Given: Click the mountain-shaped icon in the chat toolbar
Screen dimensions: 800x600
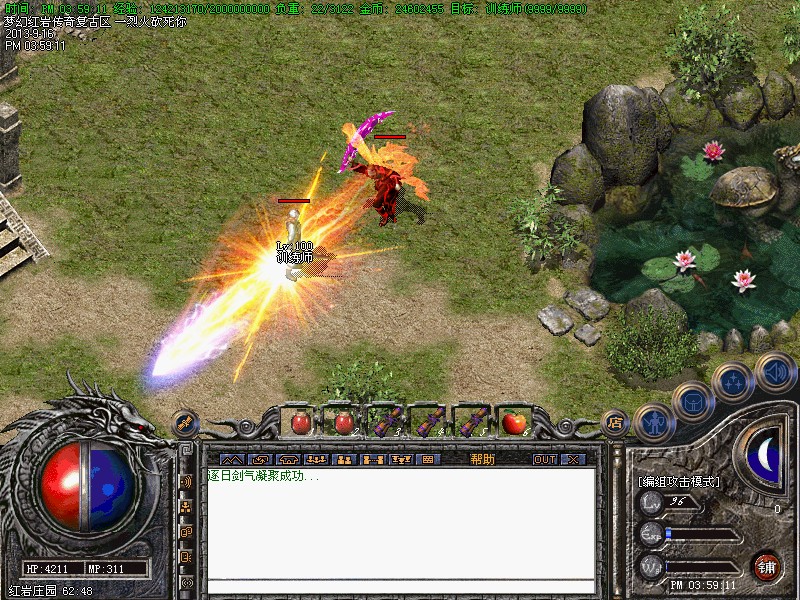Looking at the screenshot, I should coord(231,459).
